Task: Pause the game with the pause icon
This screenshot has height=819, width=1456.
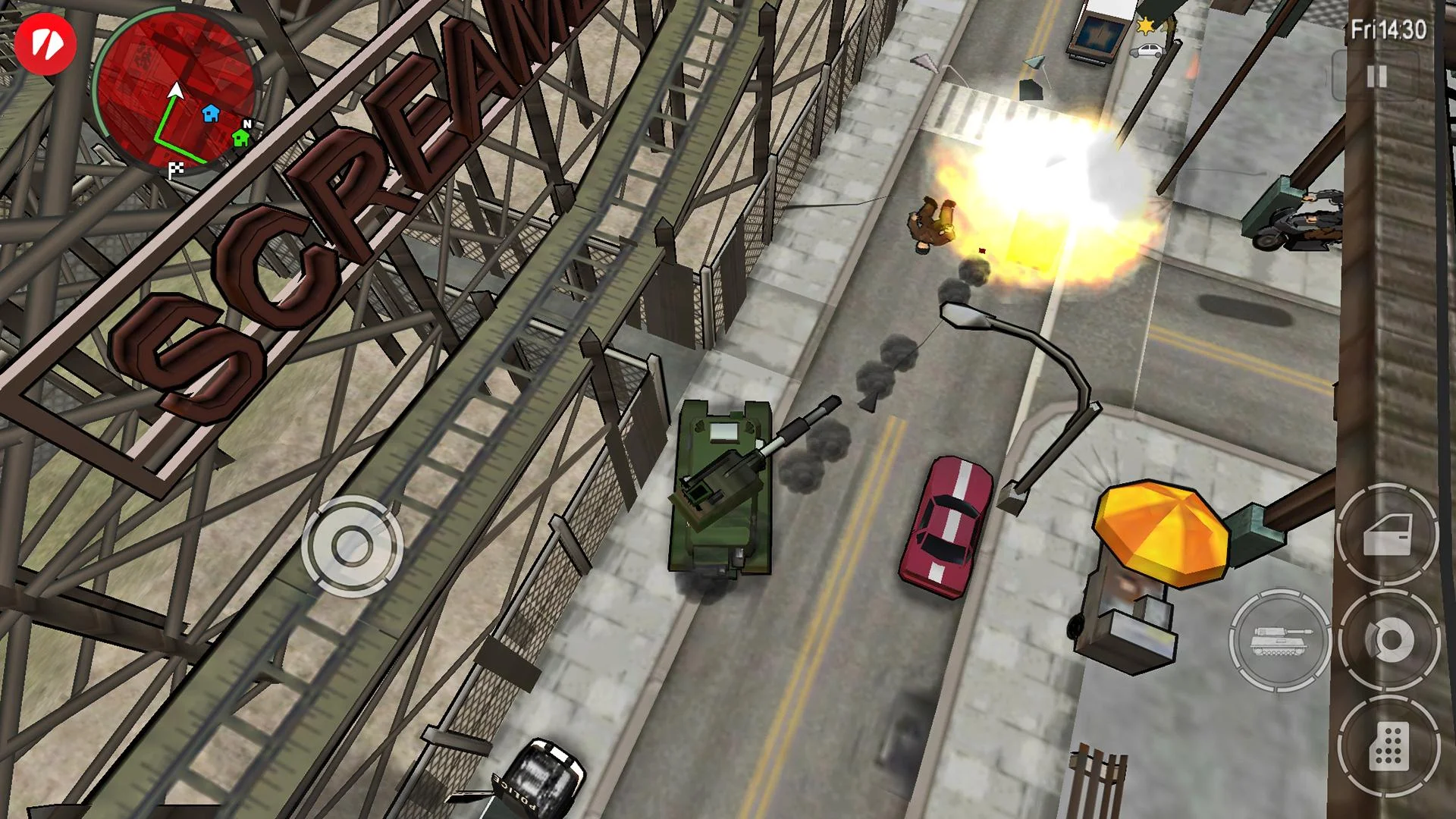Action: (x=1376, y=76)
